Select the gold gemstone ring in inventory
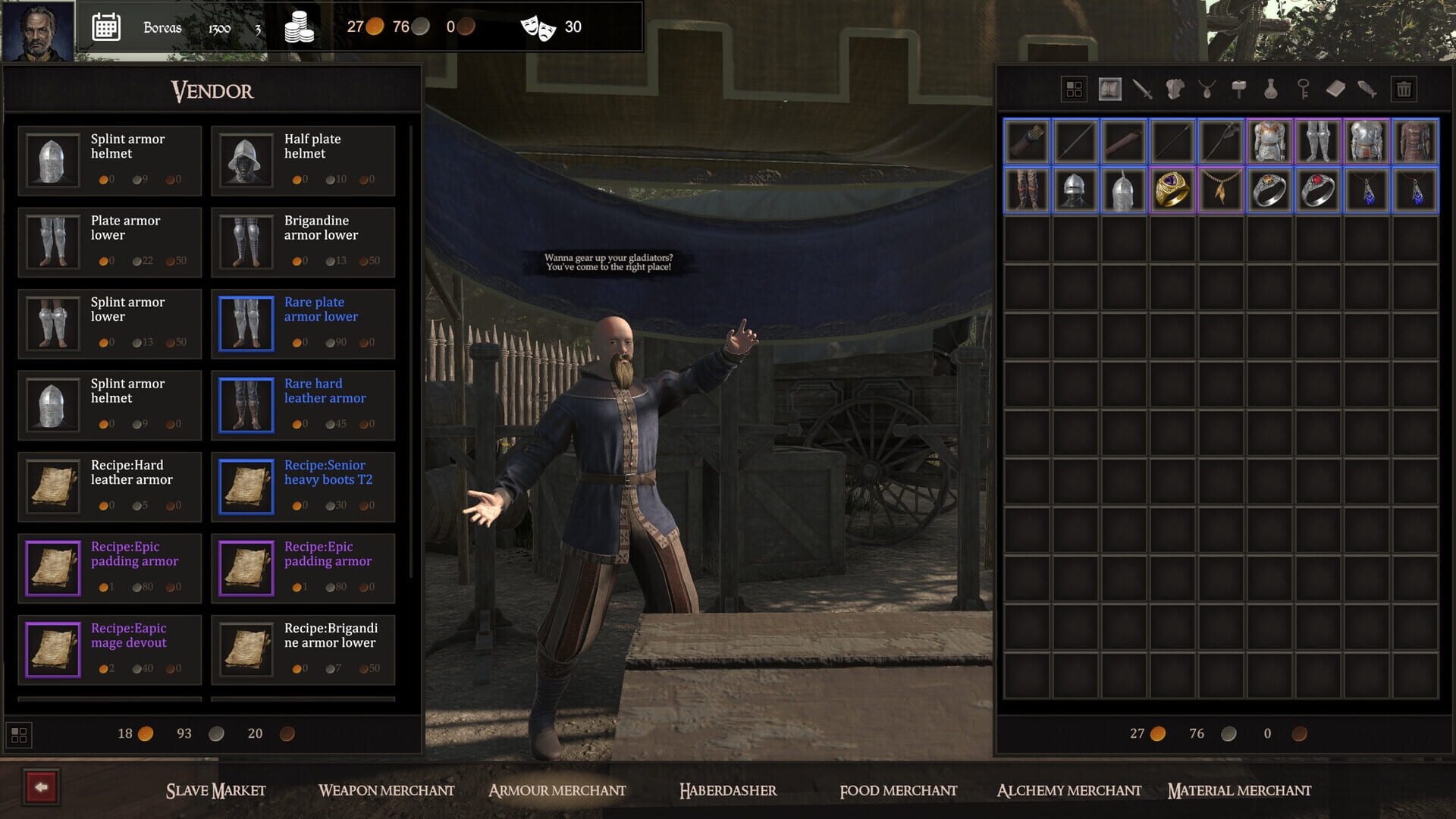Screen dimensions: 1456x819 coord(1172,190)
